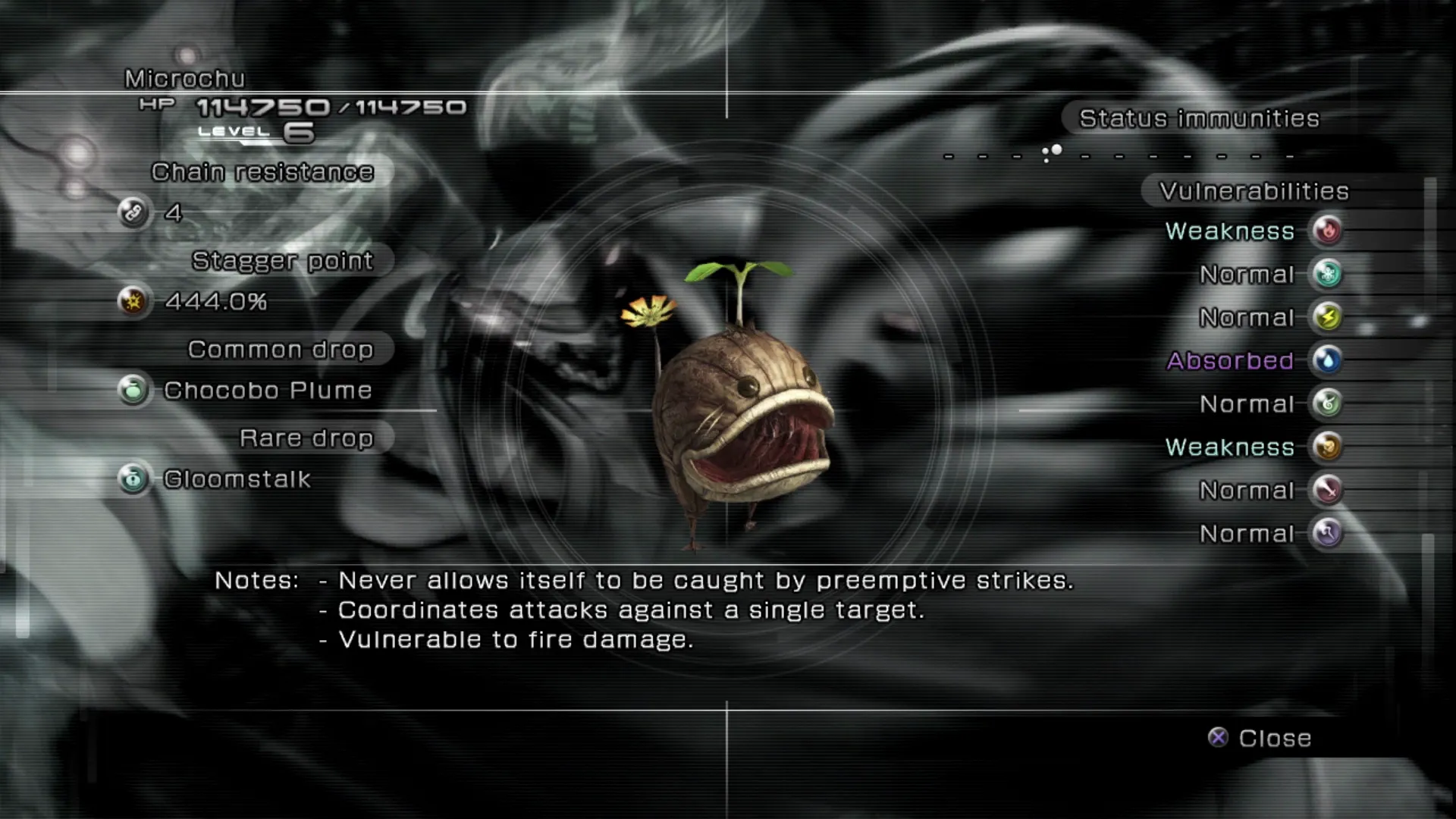
Task: Click the wind element vulnerability icon
Action: click(1327, 403)
